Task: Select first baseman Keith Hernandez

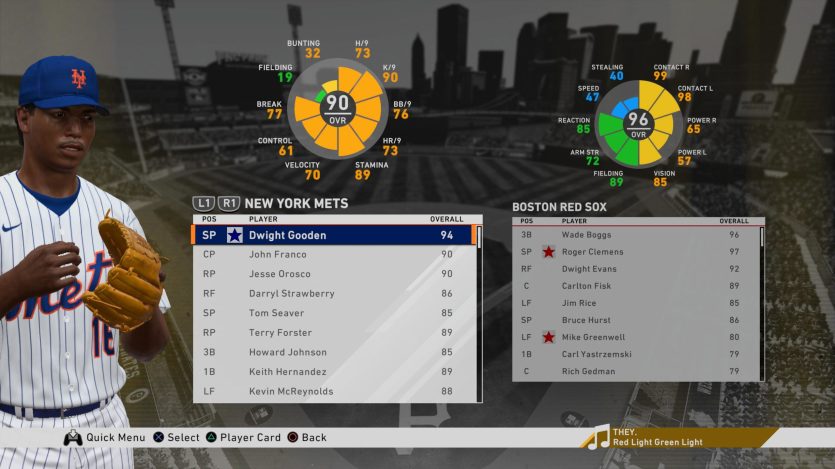Action: click(x=330, y=372)
